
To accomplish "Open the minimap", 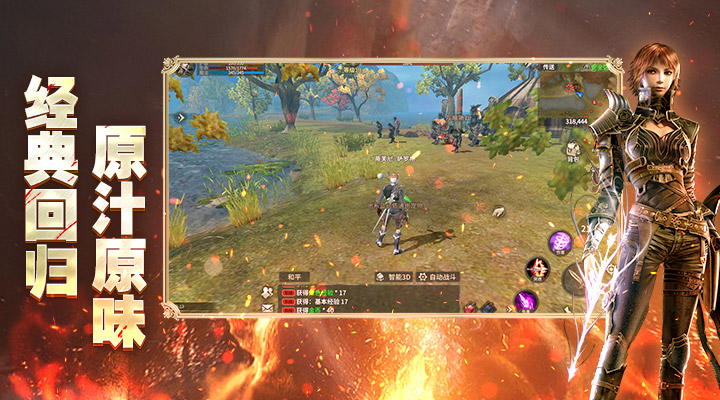I will (x=572, y=97).
